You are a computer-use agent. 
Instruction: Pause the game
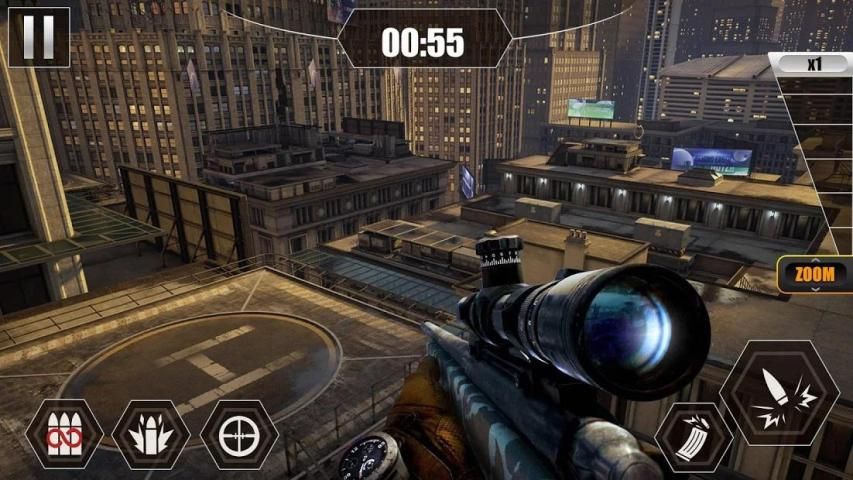39,37
